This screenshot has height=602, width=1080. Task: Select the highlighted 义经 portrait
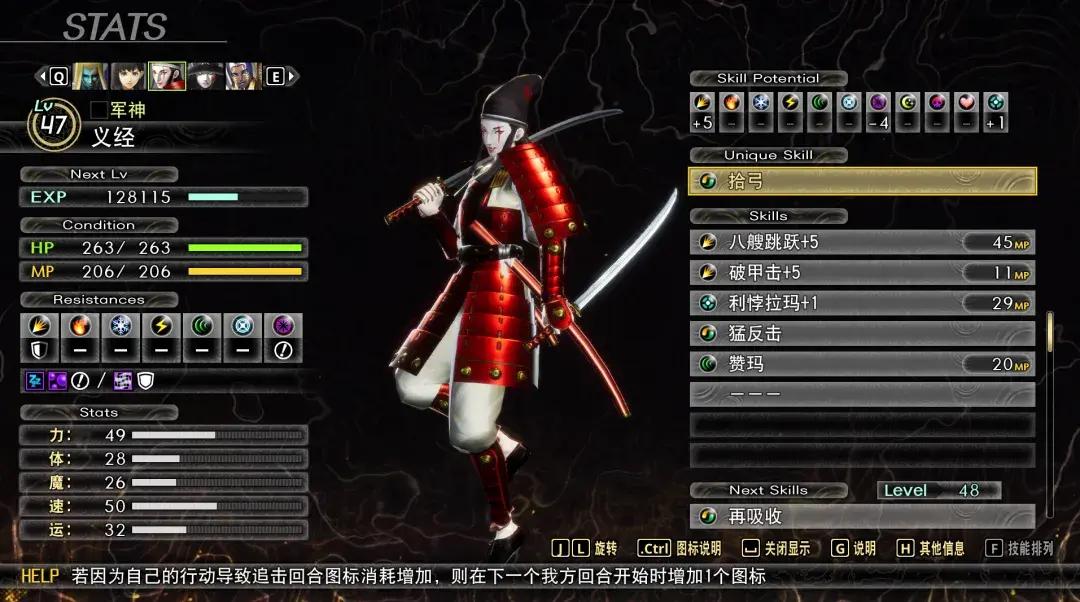click(167, 76)
